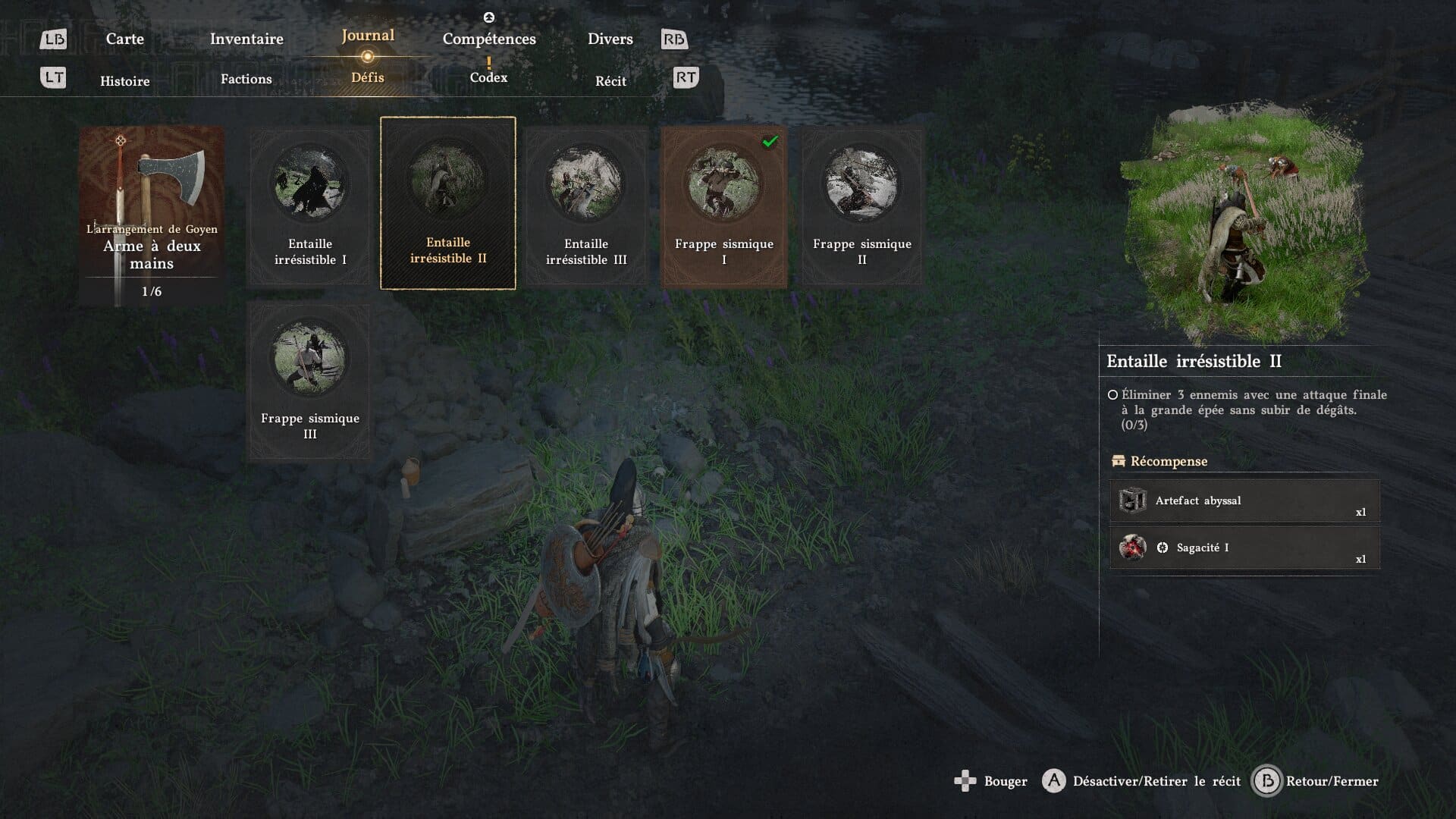Switch to the Factions section
The height and width of the screenshot is (819, 1456).
[x=246, y=79]
